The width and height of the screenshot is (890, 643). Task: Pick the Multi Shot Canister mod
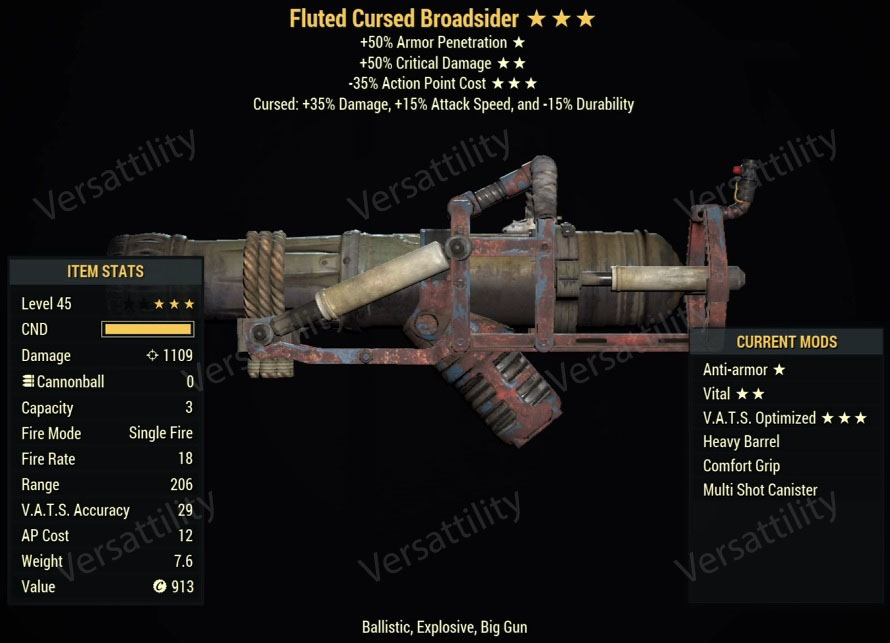(x=760, y=490)
